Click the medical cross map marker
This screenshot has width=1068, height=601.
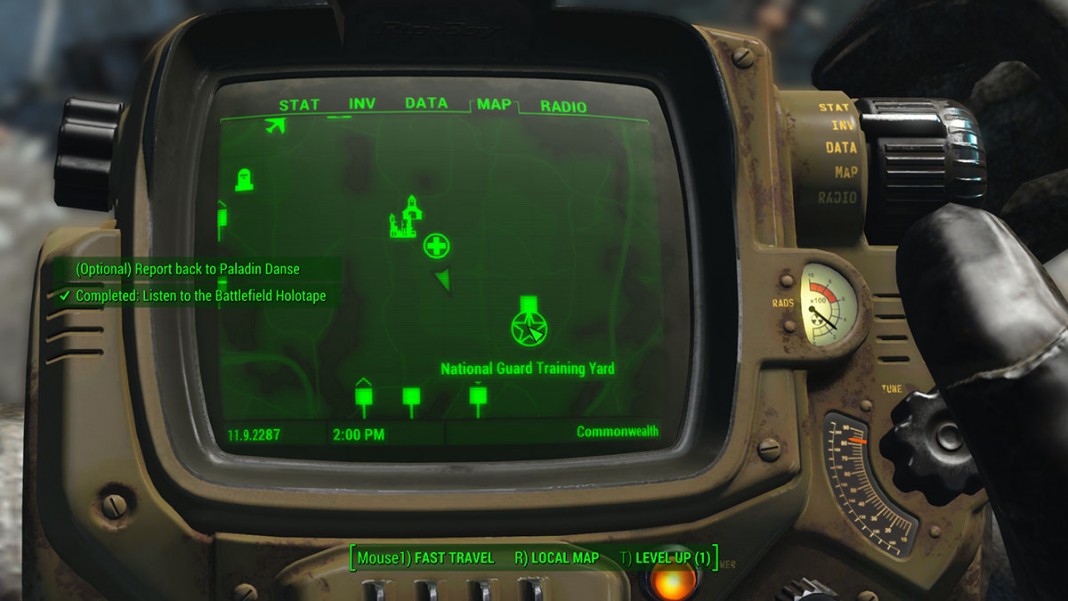pyautogui.click(x=436, y=245)
